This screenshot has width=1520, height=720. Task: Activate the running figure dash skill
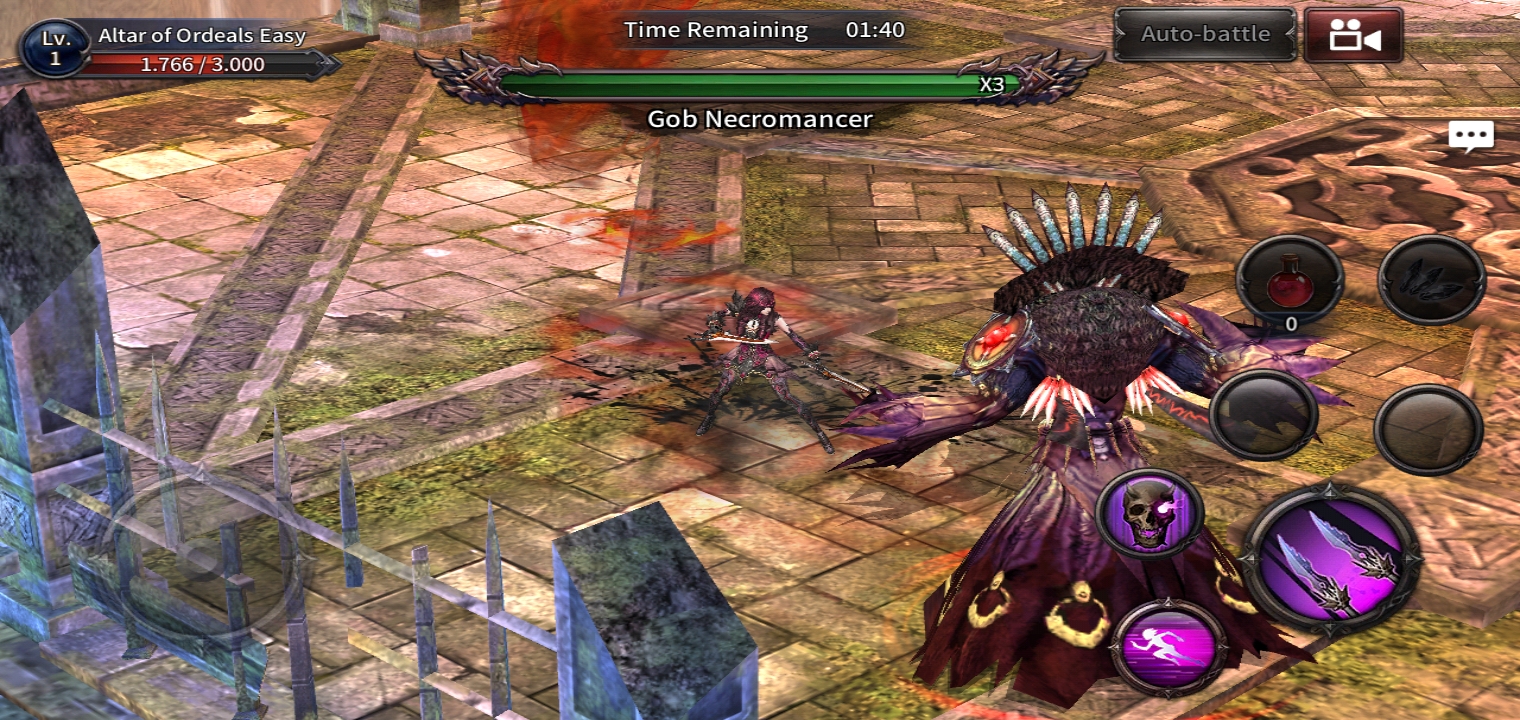pyautogui.click(x=1169, y=647)
